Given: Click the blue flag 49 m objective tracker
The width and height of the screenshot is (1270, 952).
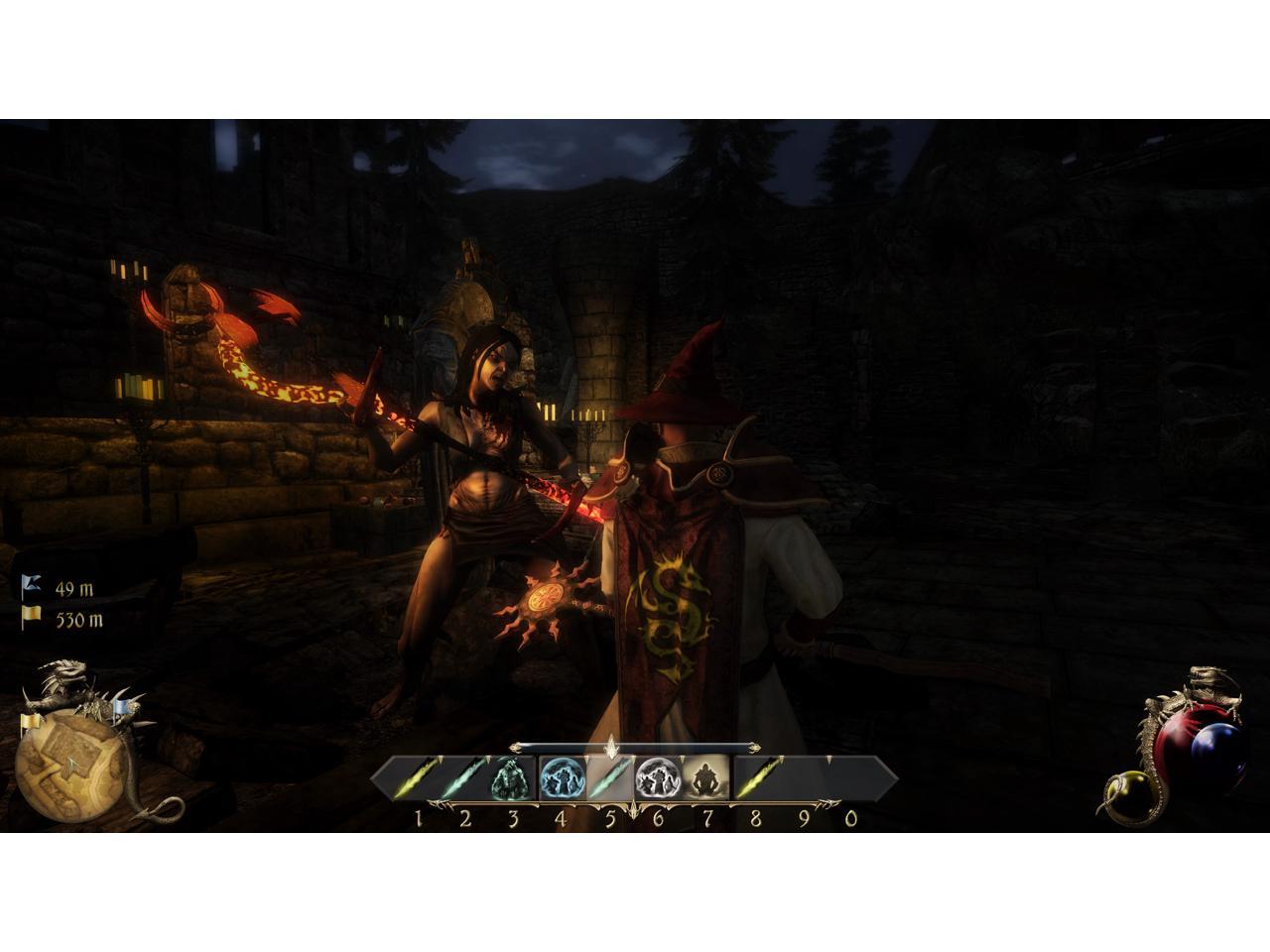Looking at the screenshot, I should coord(62,588).
